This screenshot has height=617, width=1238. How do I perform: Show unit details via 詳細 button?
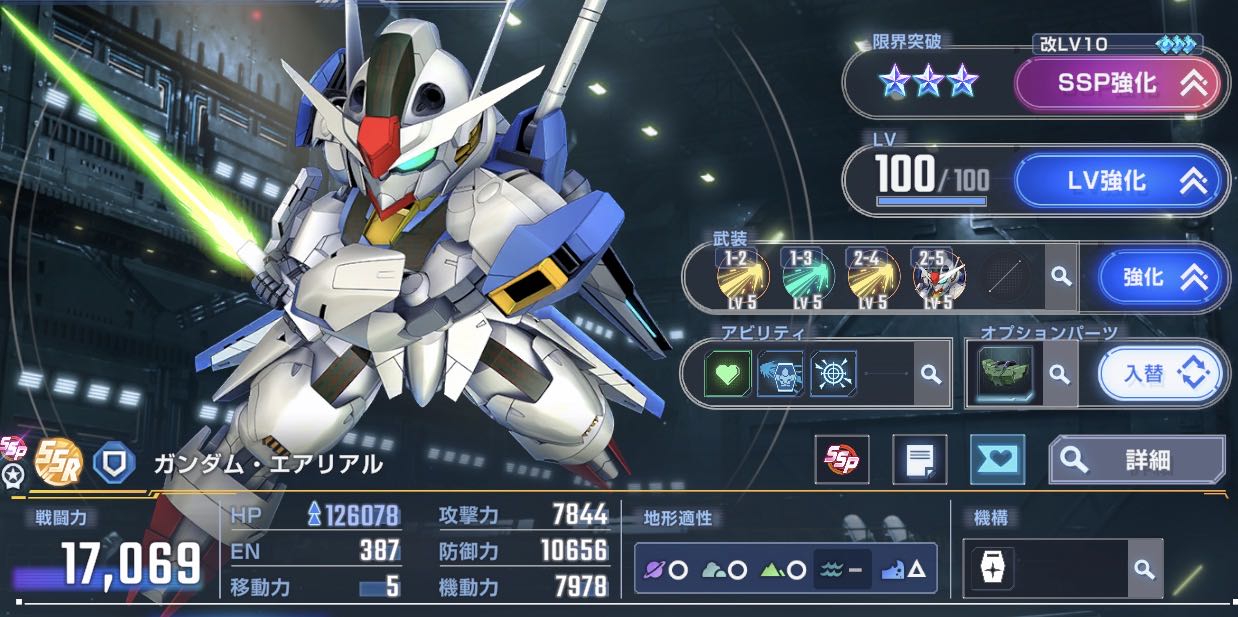point(1137,460)
